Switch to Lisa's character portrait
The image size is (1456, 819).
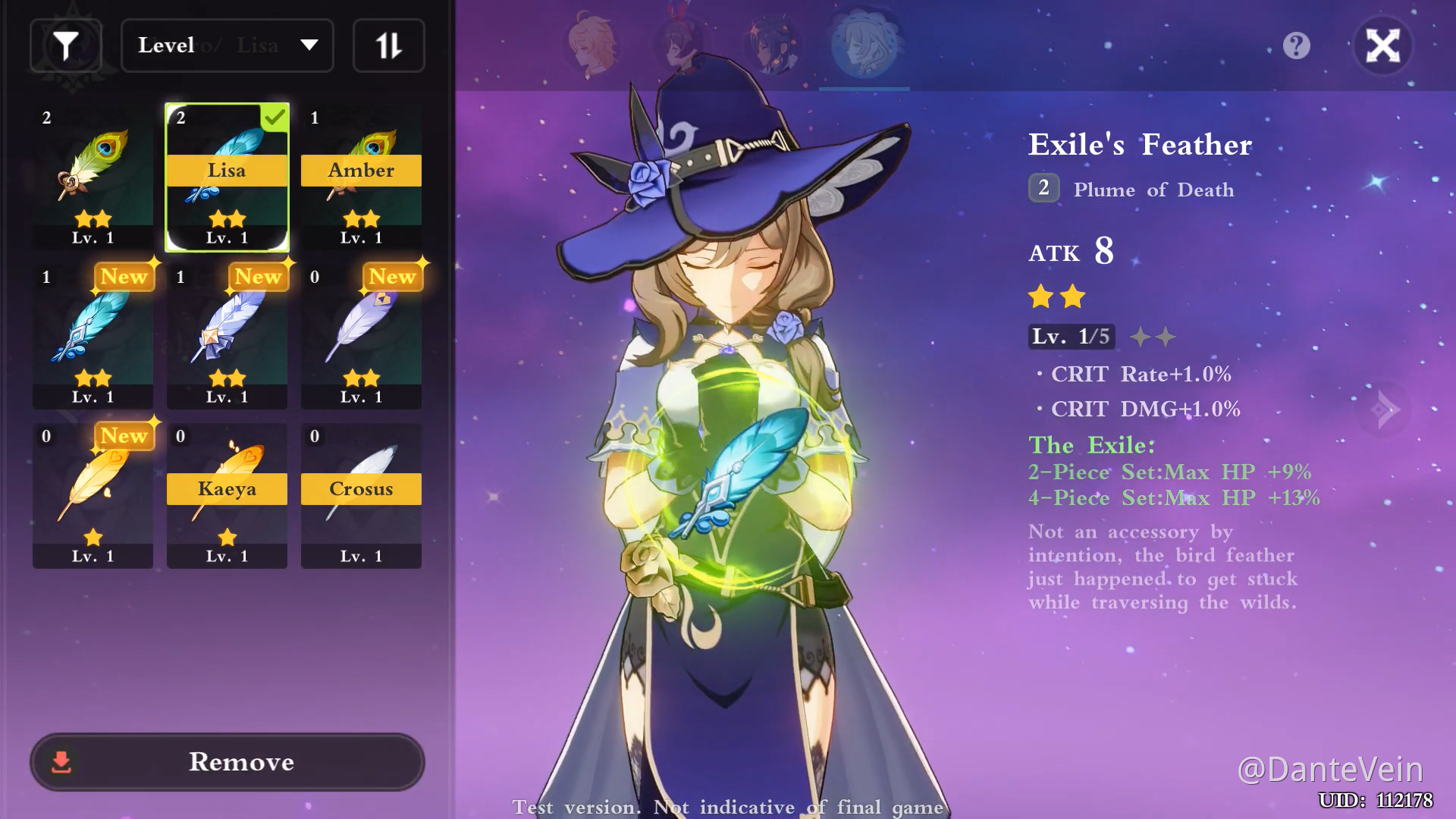click(x=864, y=45)
